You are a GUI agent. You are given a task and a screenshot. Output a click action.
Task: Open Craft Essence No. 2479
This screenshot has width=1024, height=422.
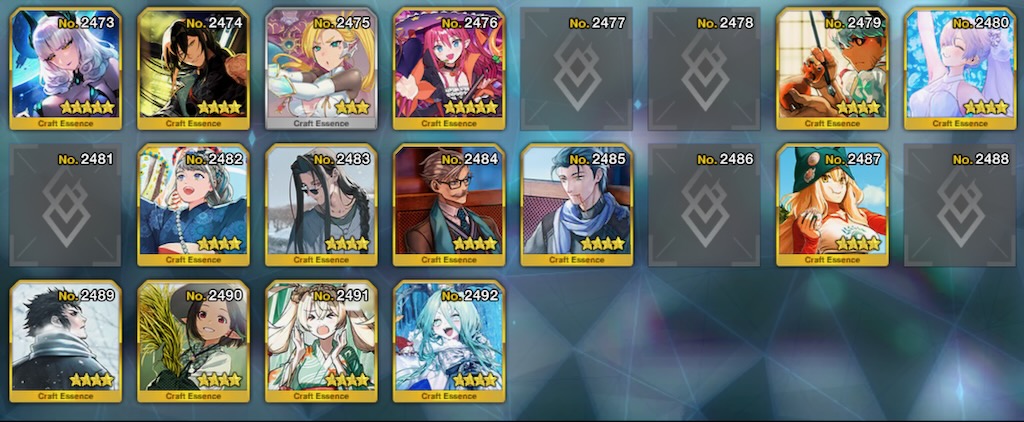point(833,68)
